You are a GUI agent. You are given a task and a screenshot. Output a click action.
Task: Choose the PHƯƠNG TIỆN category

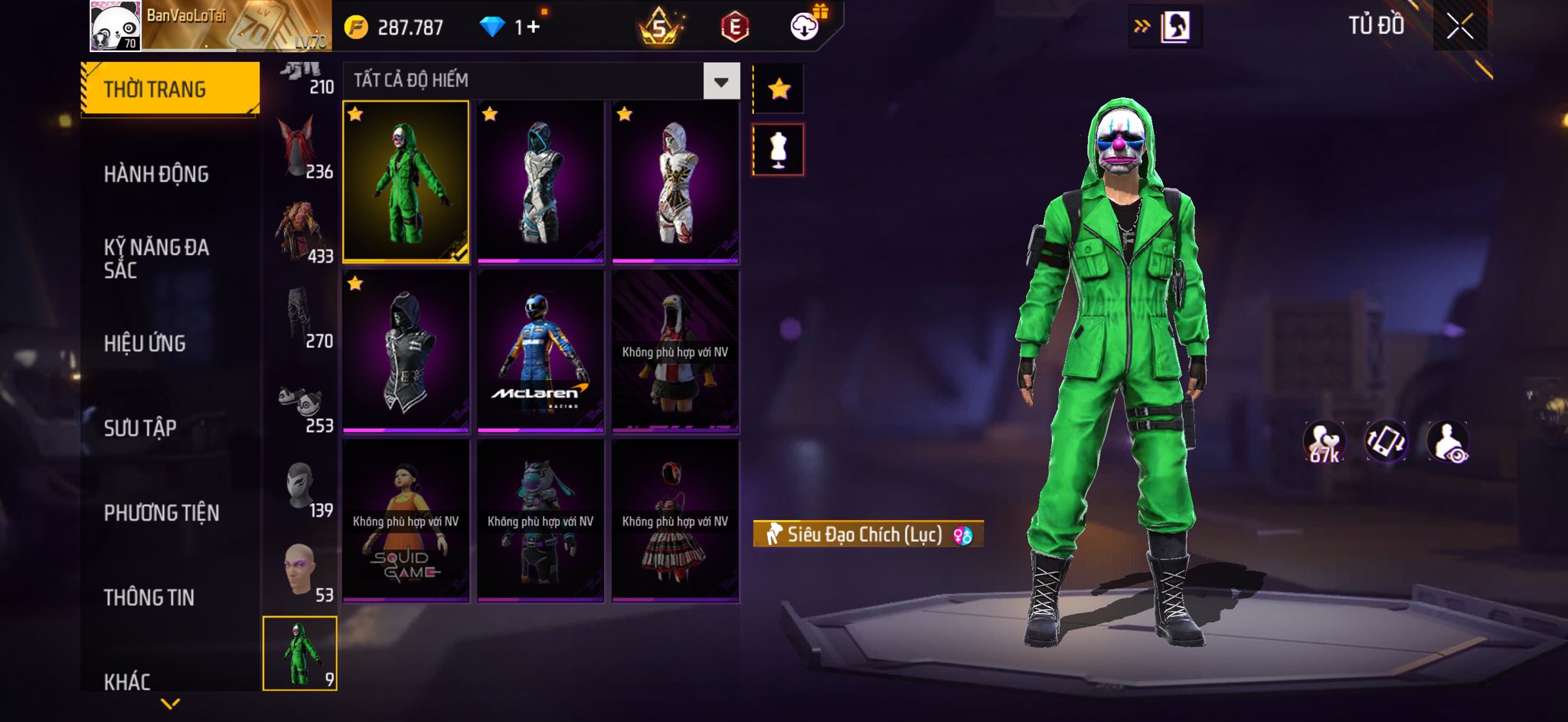162,513
